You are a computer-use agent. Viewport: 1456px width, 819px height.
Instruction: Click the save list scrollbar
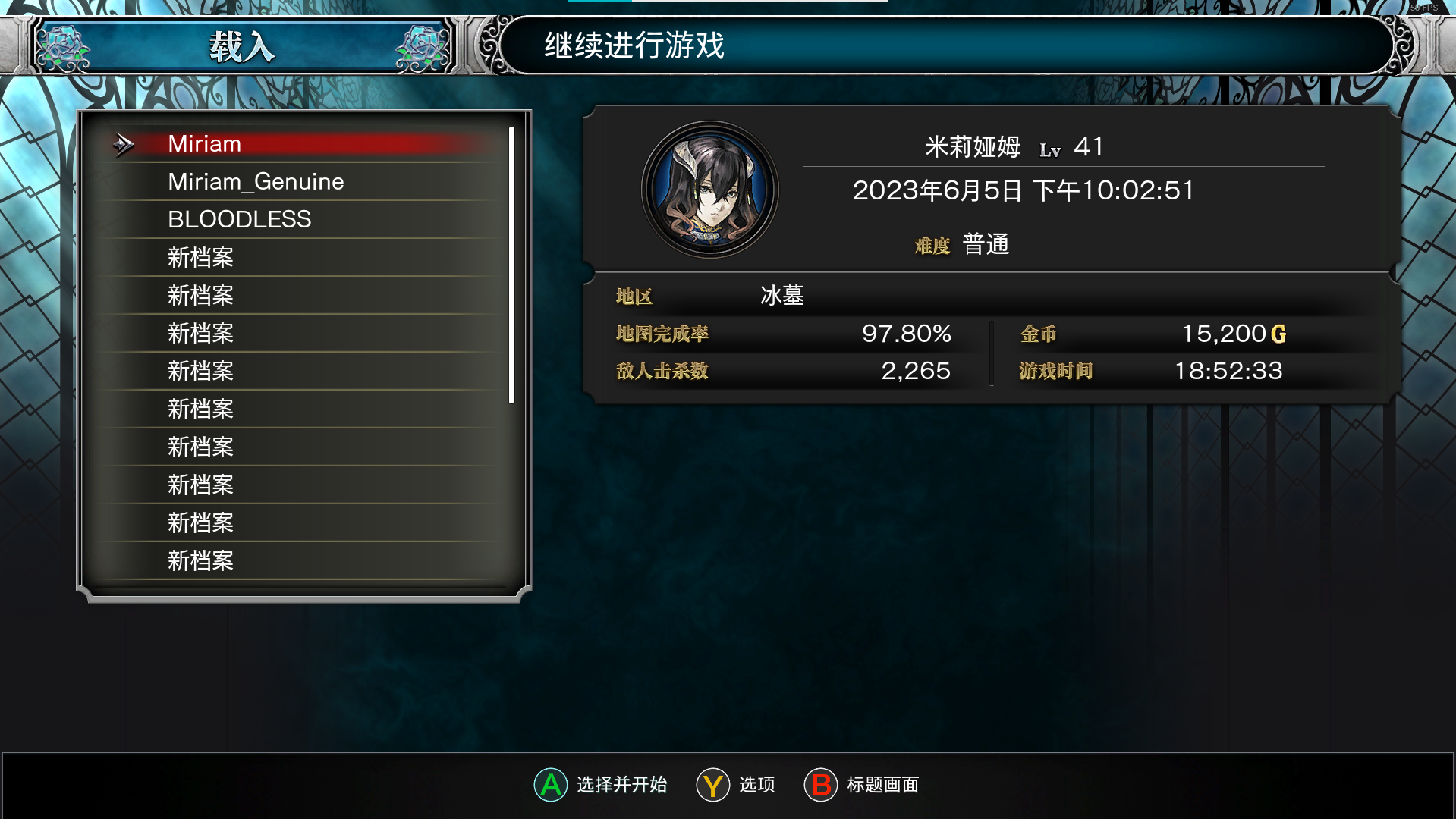(x=511, y=265)
